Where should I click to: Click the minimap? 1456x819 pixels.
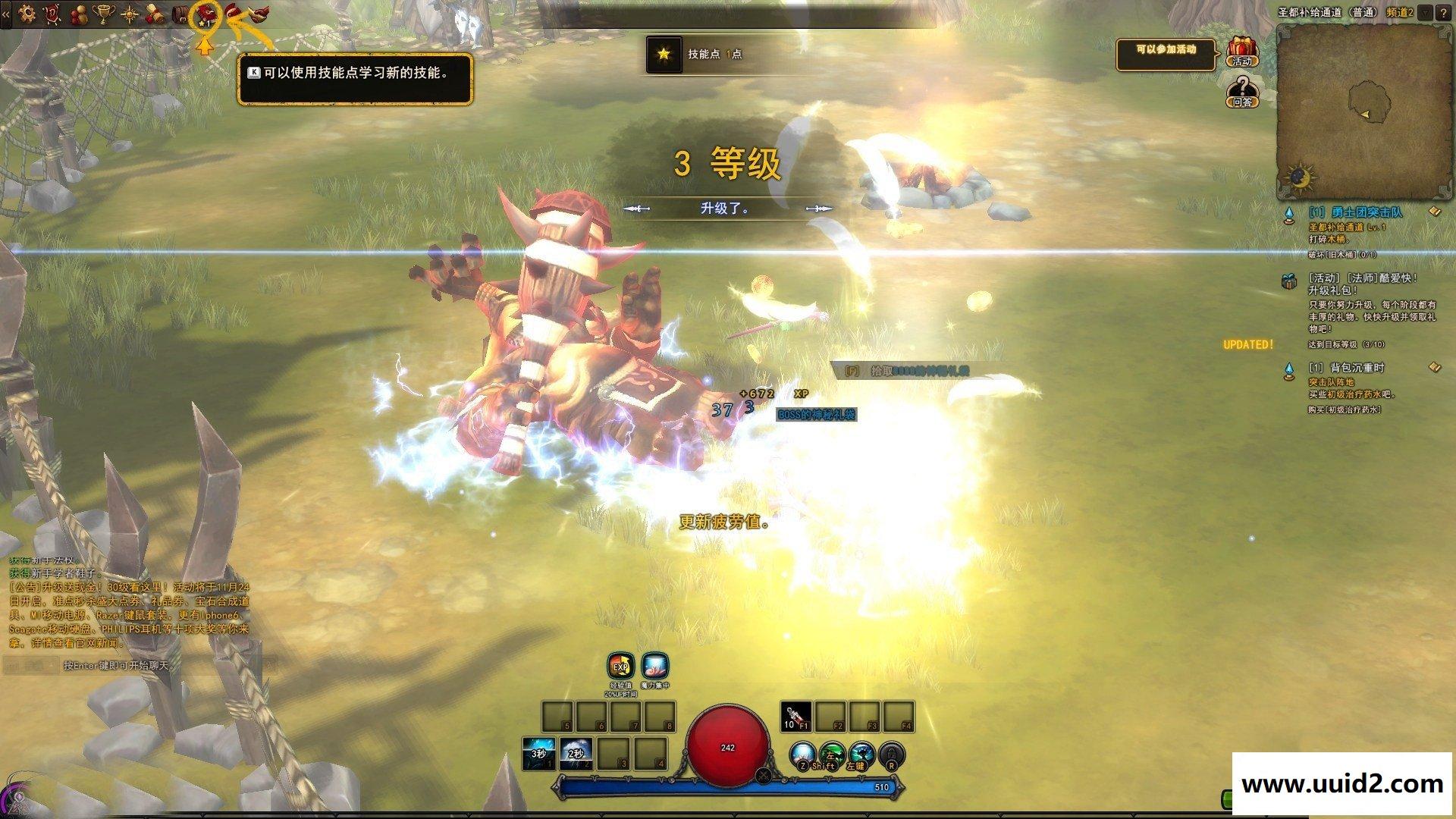pyautogui.click(x=1363, y=110)
